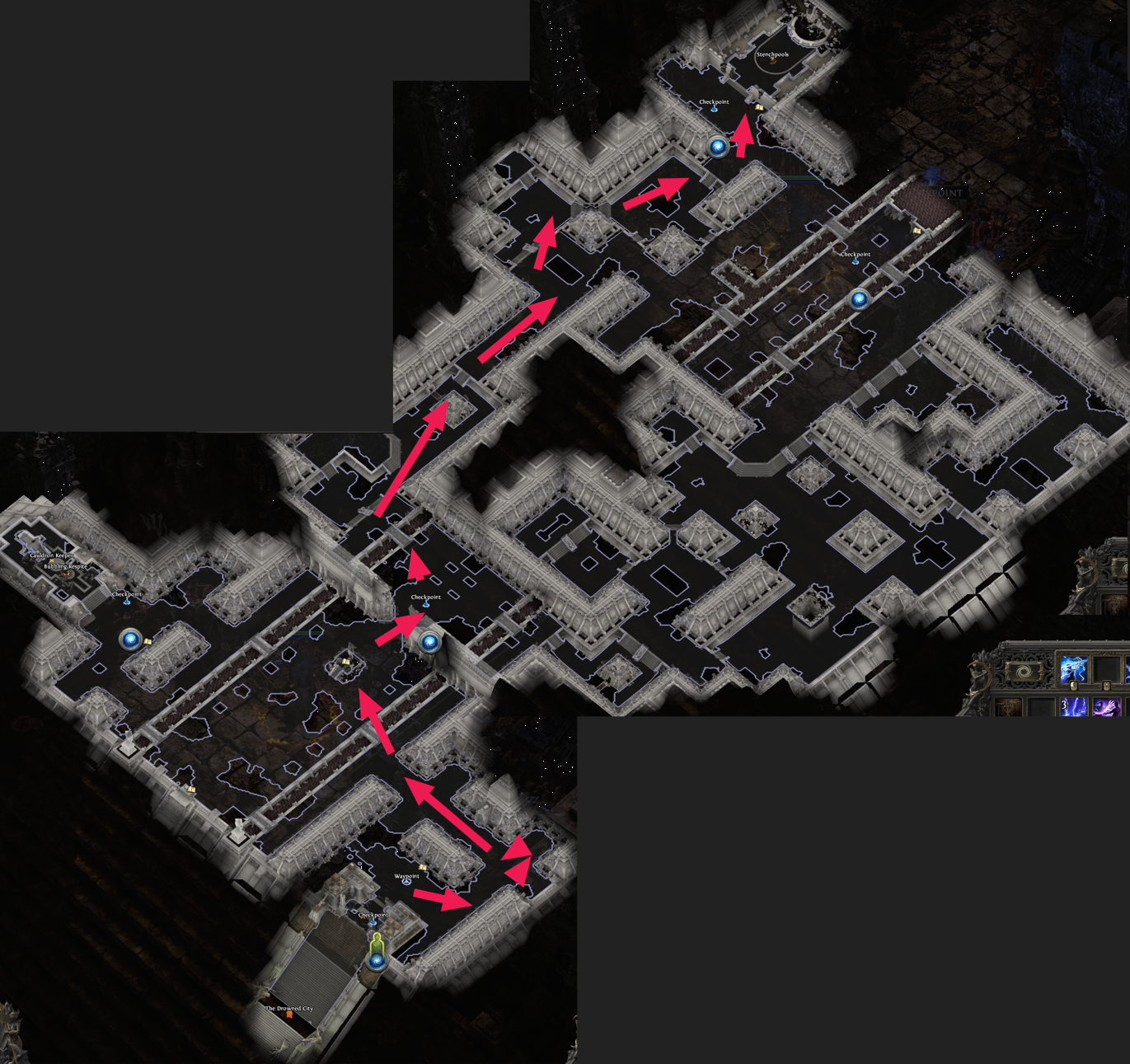The width and height of the screenshot is (1130, 1064).
Task: Activate the lightning skill showing number 3
Action: (x=1073, y=707)
